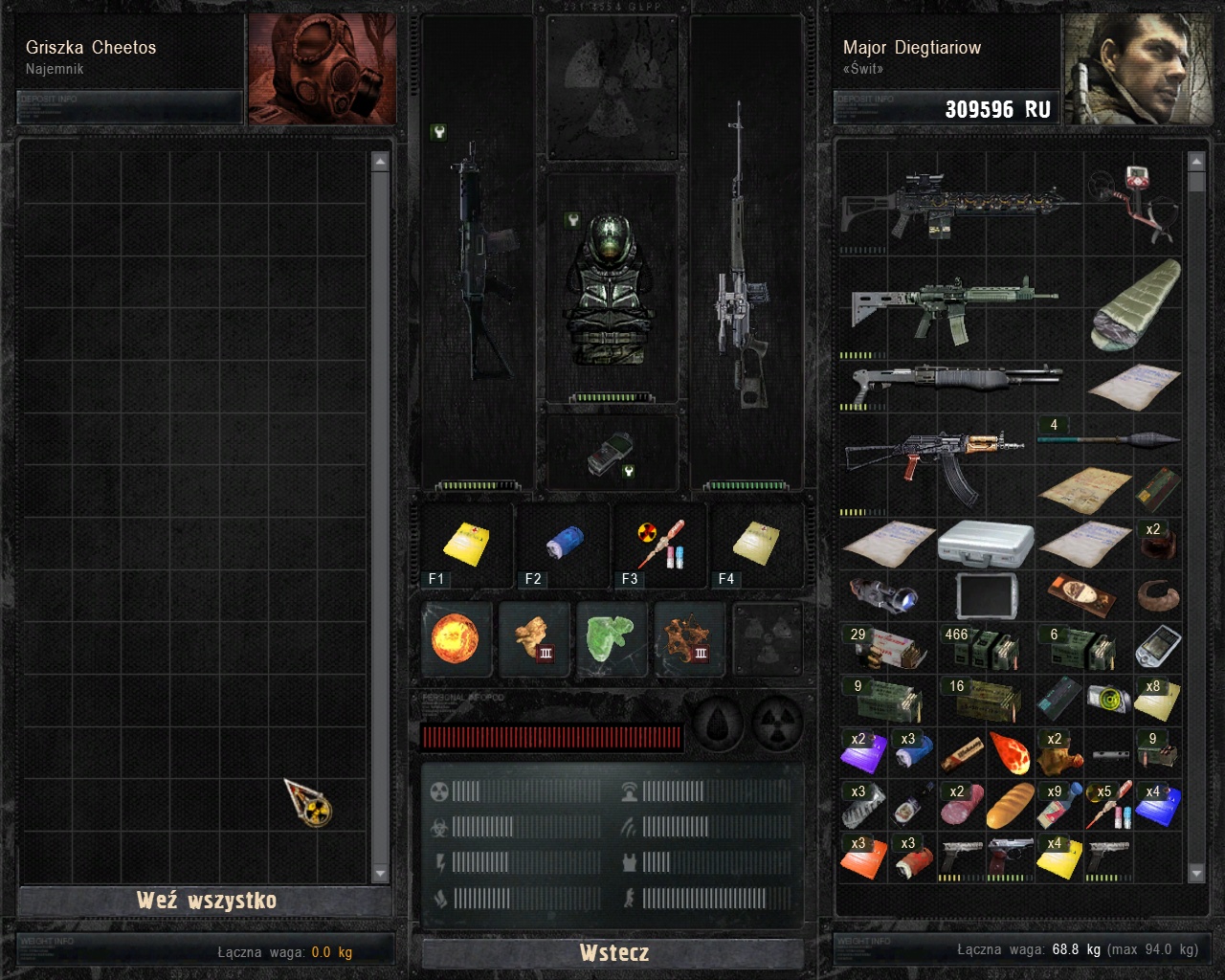Select the green crystal artifact slot
Screen dimensions: 1225x980
point(612,638)
